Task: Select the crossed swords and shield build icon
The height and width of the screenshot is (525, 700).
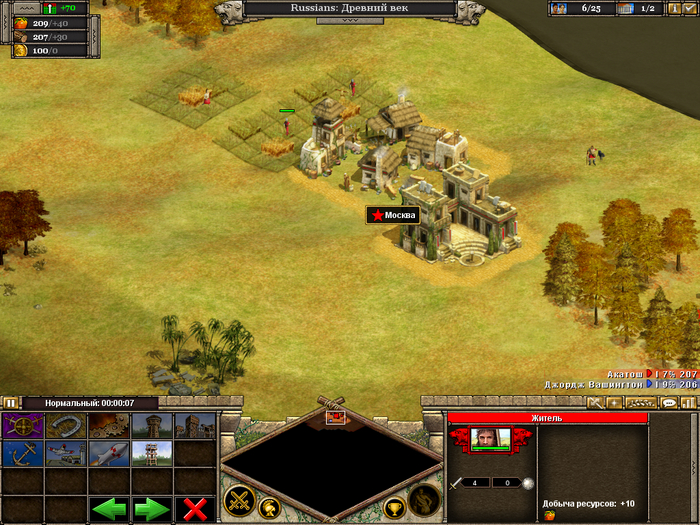Action: [22, 425]
